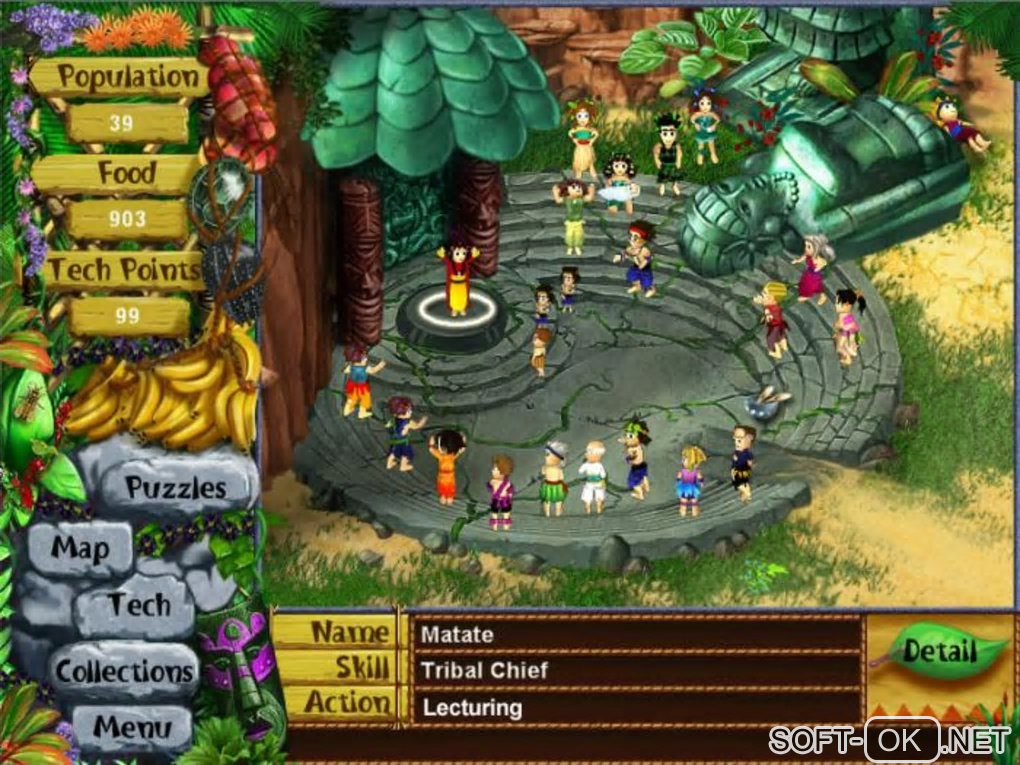Viewport: 1020px width, 765px height.
Task: Open the game Menu
Action: [133, 727]
